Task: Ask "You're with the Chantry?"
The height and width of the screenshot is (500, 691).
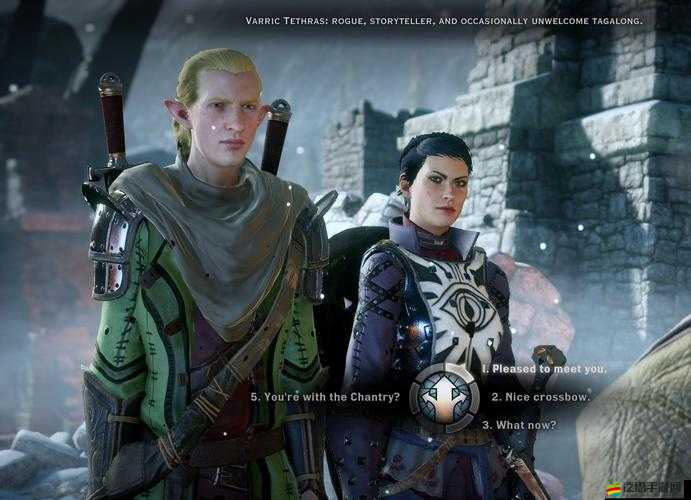Action: [x=325, y=397]
